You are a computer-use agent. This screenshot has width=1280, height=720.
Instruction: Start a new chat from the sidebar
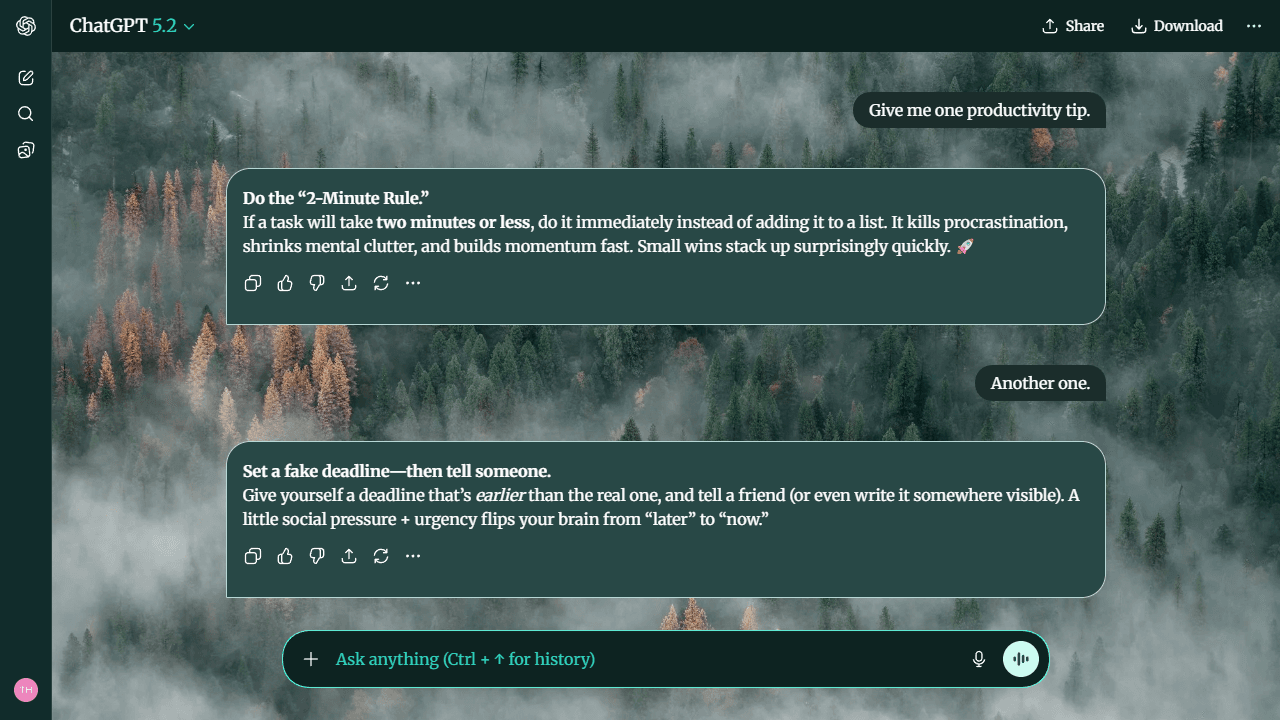25,77
